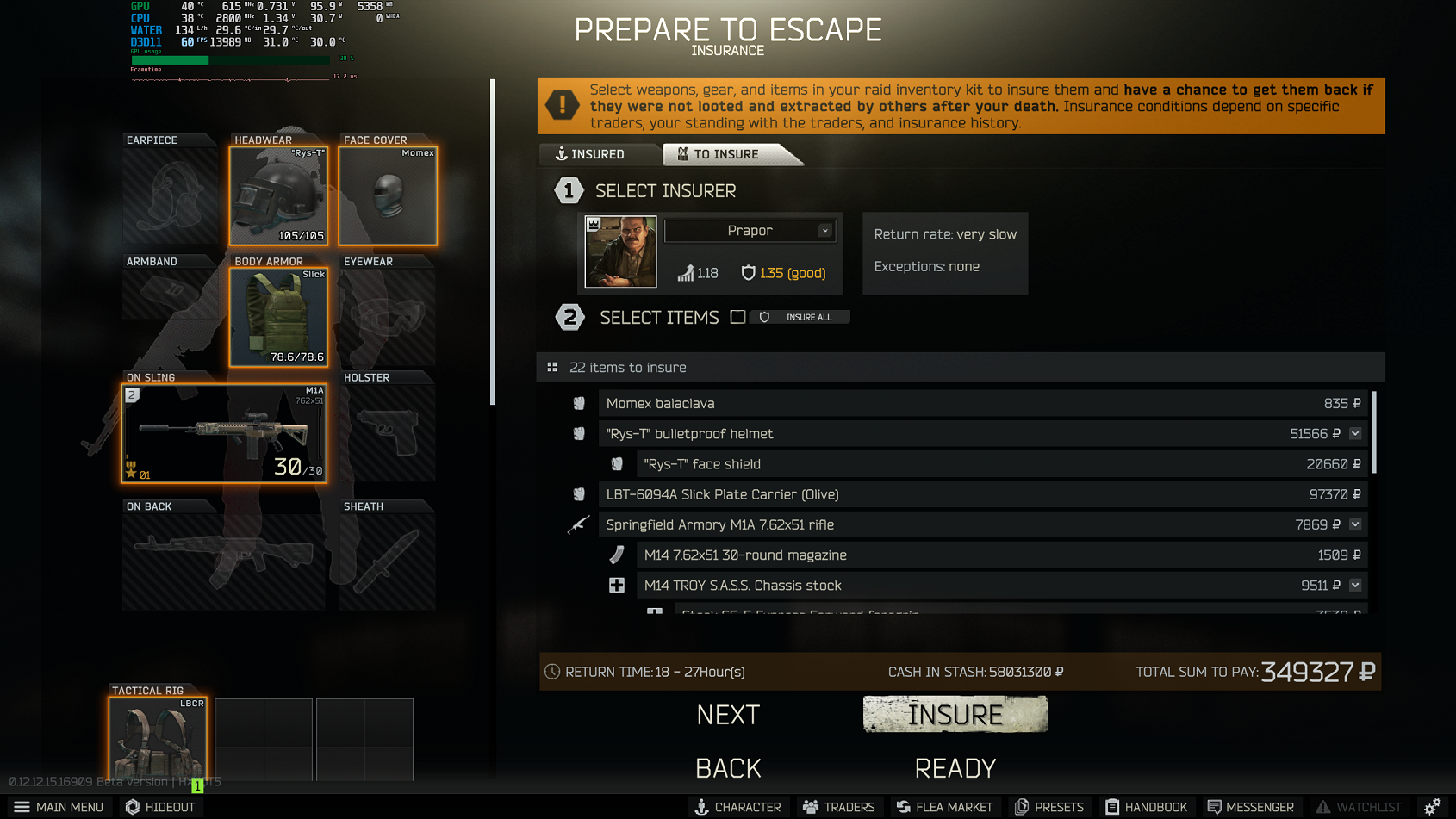Tick the Insure All checkbox
Image resolution: width=1456 pixels, height=819 pixels.
click(737, 317)
